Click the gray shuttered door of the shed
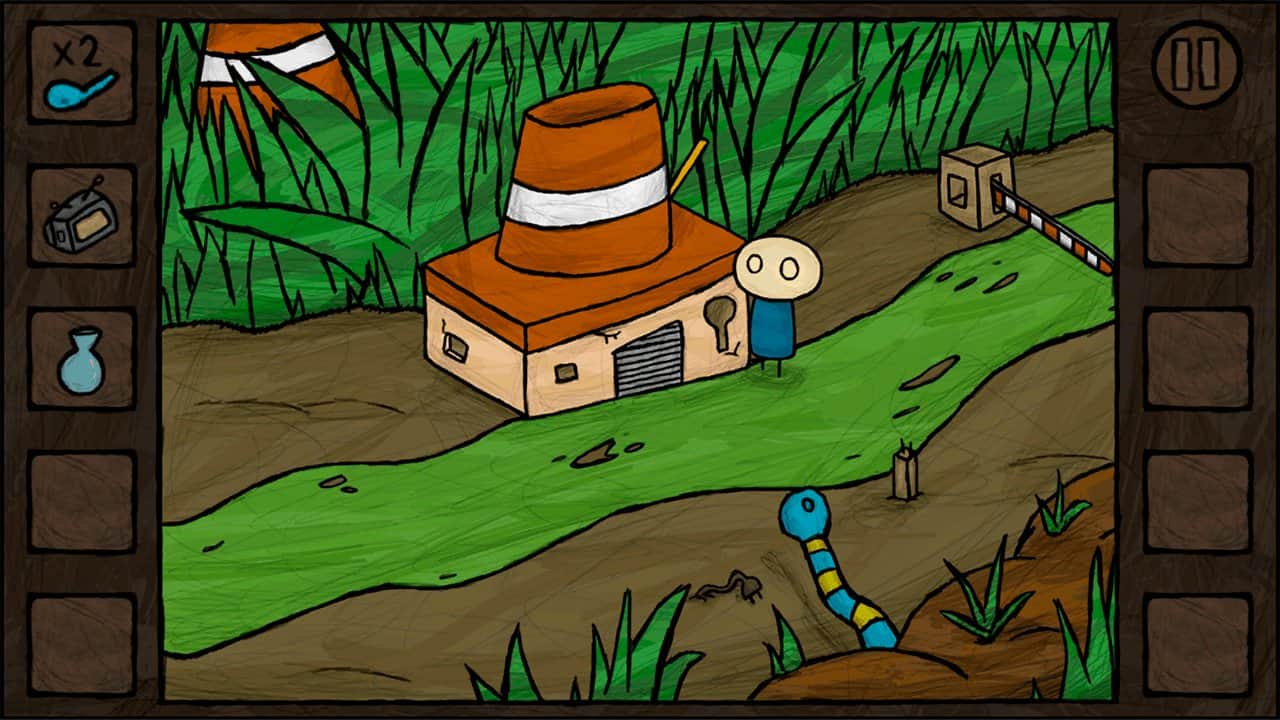The height and width of the screenshot is (720, 1280). [650, 360]
